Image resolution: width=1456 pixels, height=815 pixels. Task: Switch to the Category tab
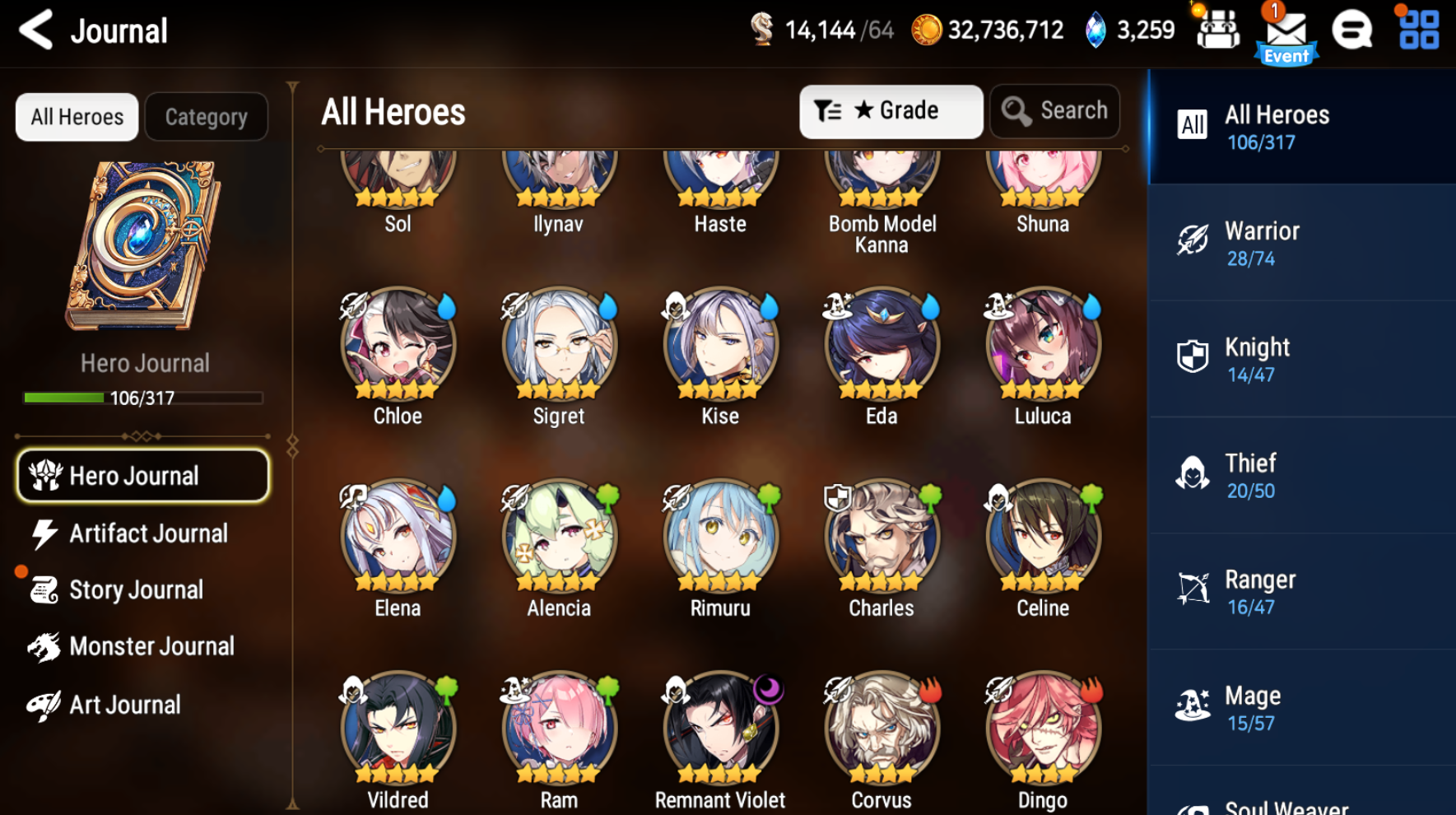(206, 116)
